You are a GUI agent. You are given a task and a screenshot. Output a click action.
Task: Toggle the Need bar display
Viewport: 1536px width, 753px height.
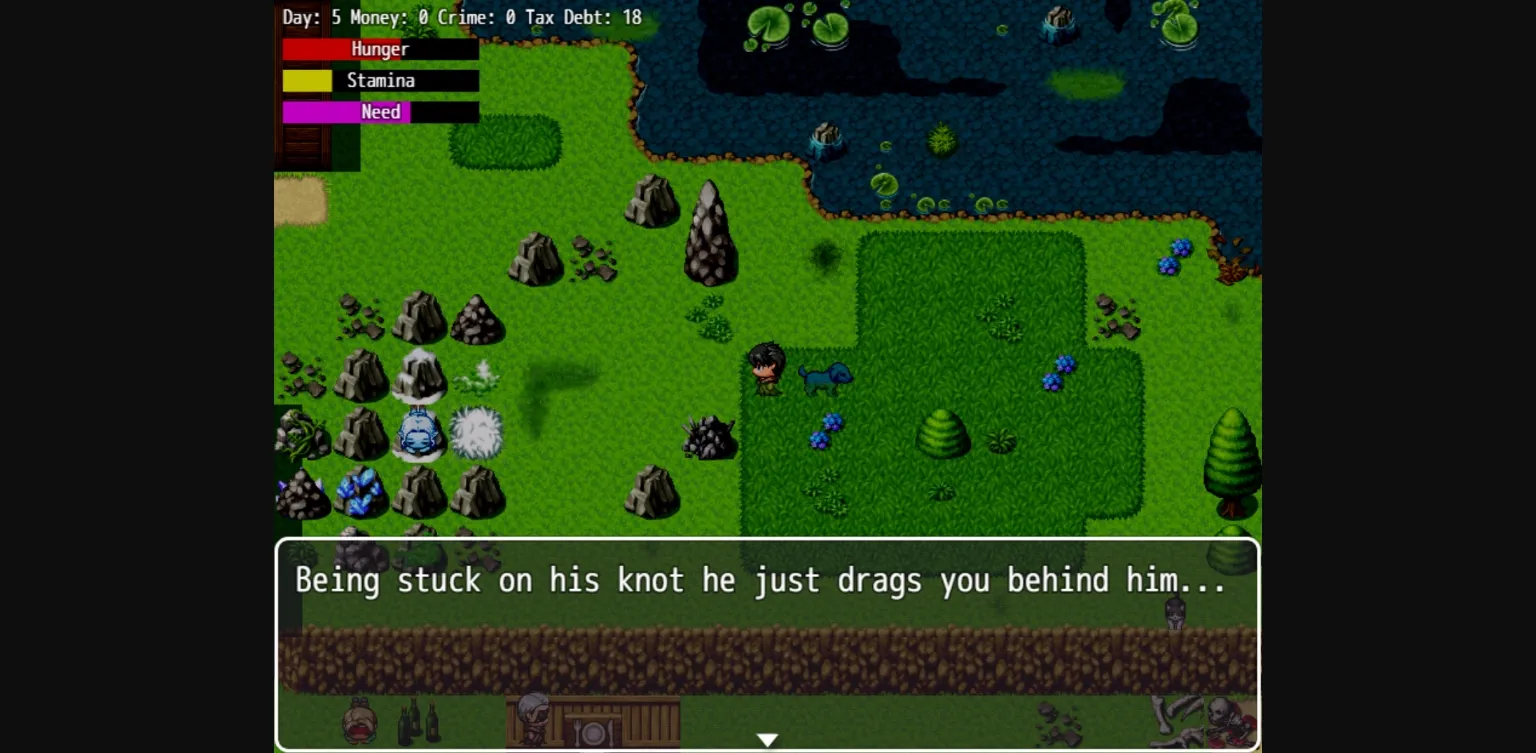coord(380,112)
